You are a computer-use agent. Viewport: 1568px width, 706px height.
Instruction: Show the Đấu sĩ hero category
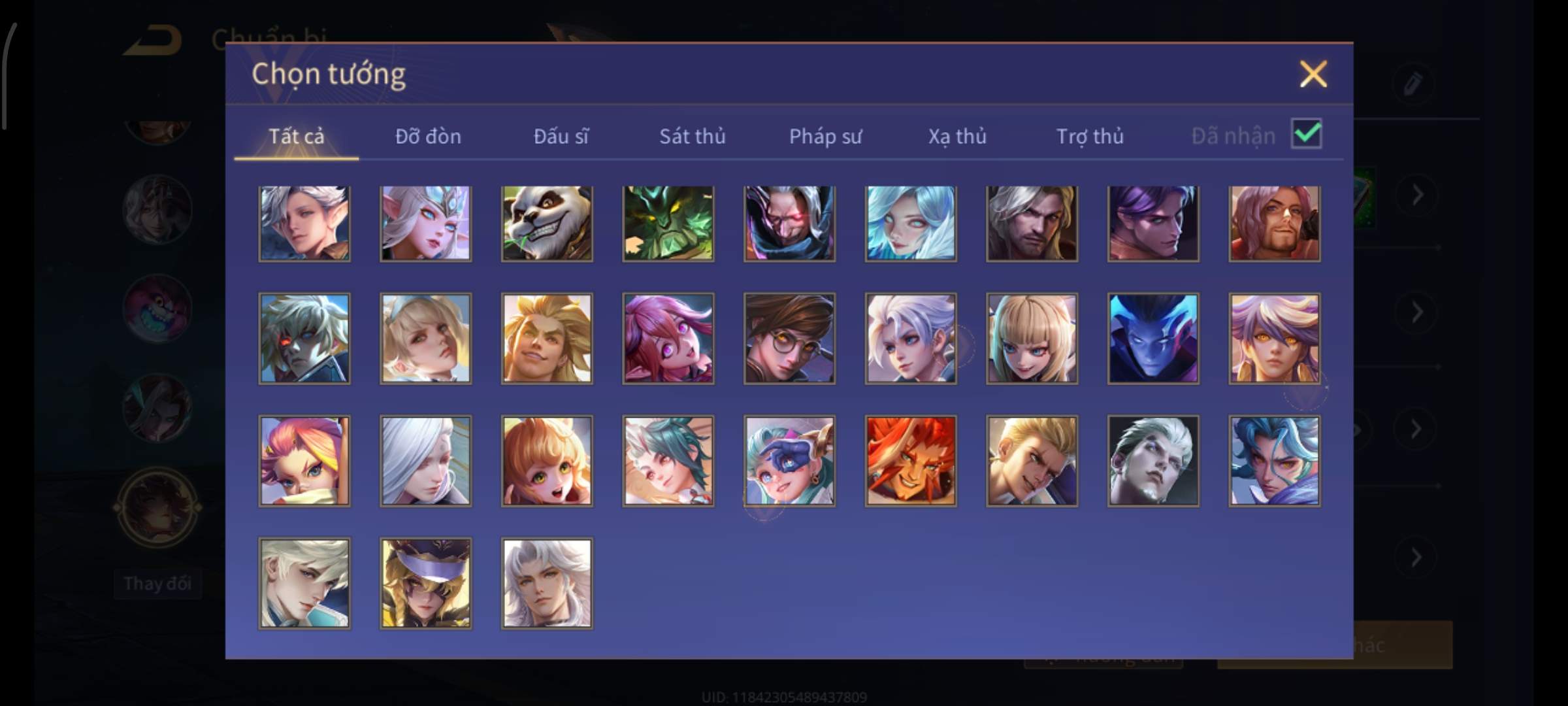561,136
